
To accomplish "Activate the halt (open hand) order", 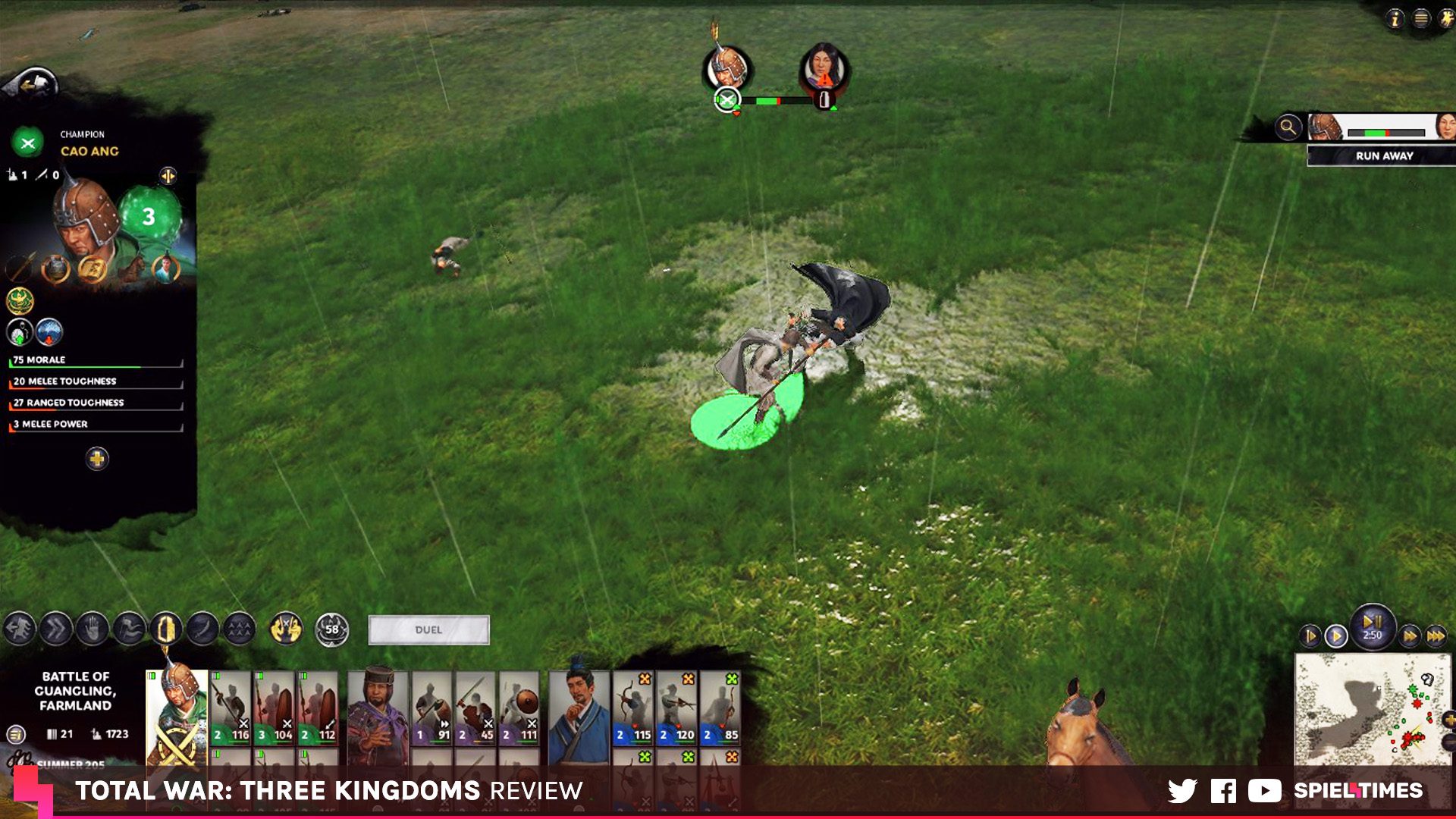I will (x=93, y=629).
